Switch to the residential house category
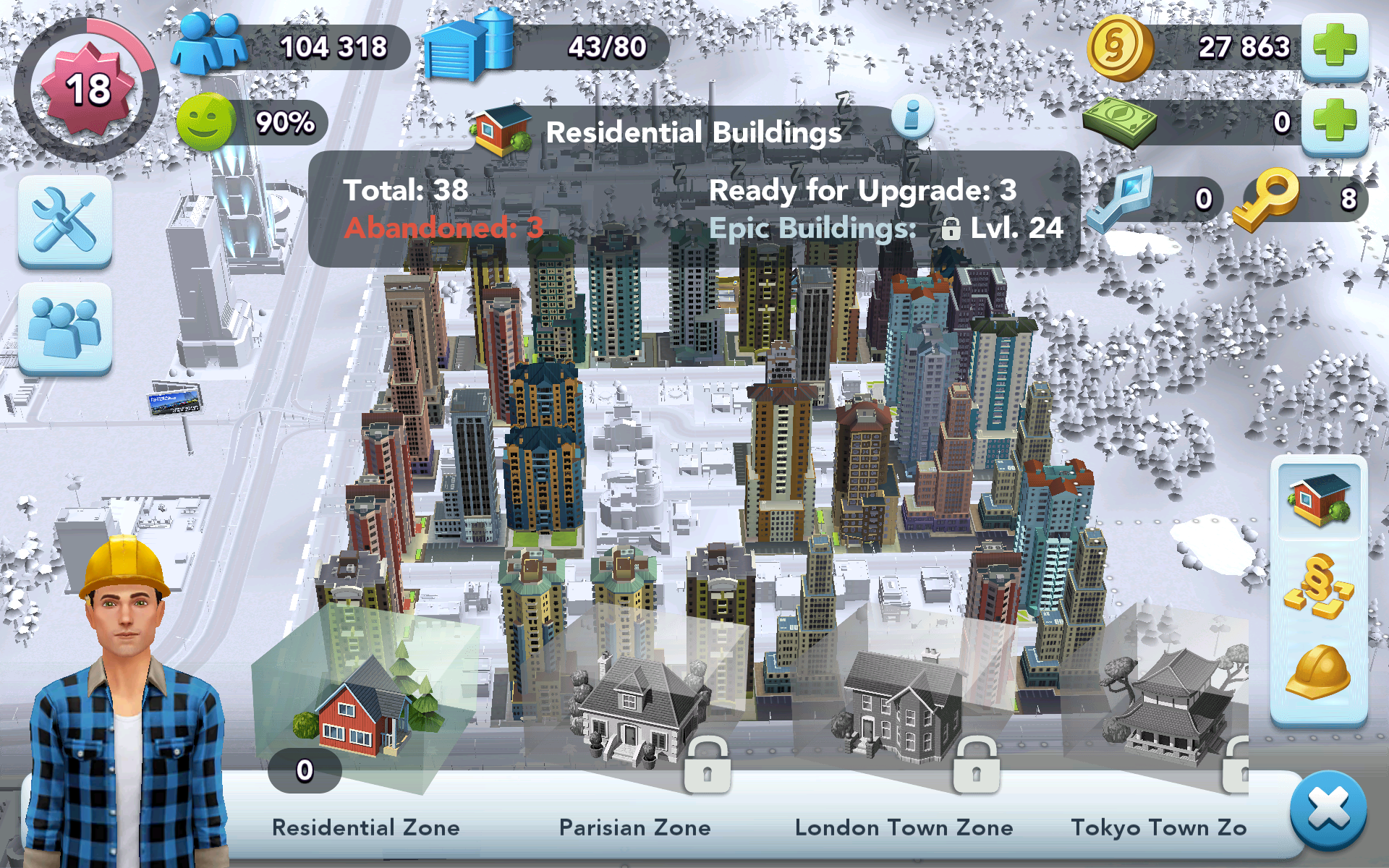1389x868 pixels. 1319,500
